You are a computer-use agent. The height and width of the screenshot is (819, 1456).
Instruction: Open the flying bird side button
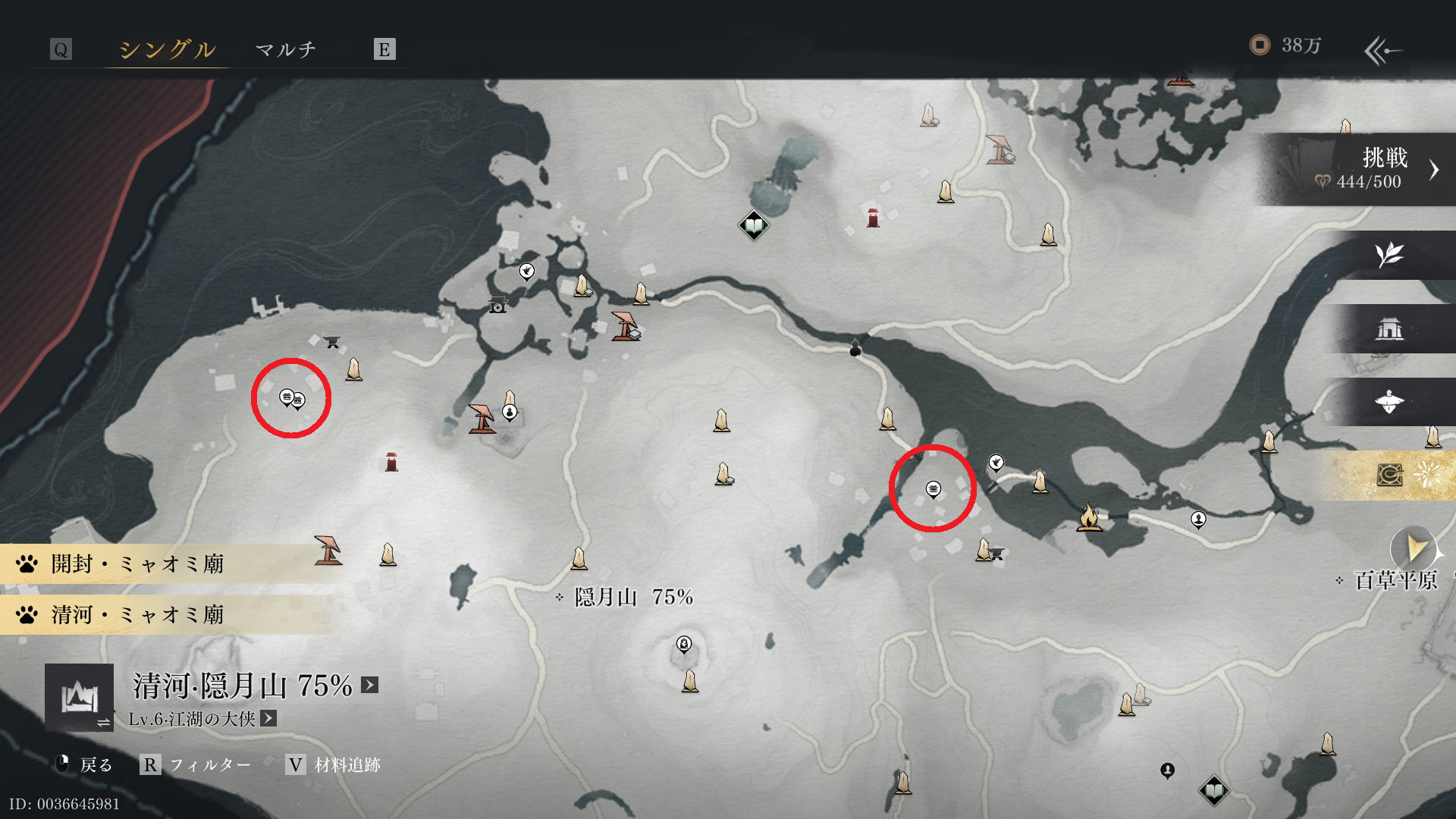1389,401
